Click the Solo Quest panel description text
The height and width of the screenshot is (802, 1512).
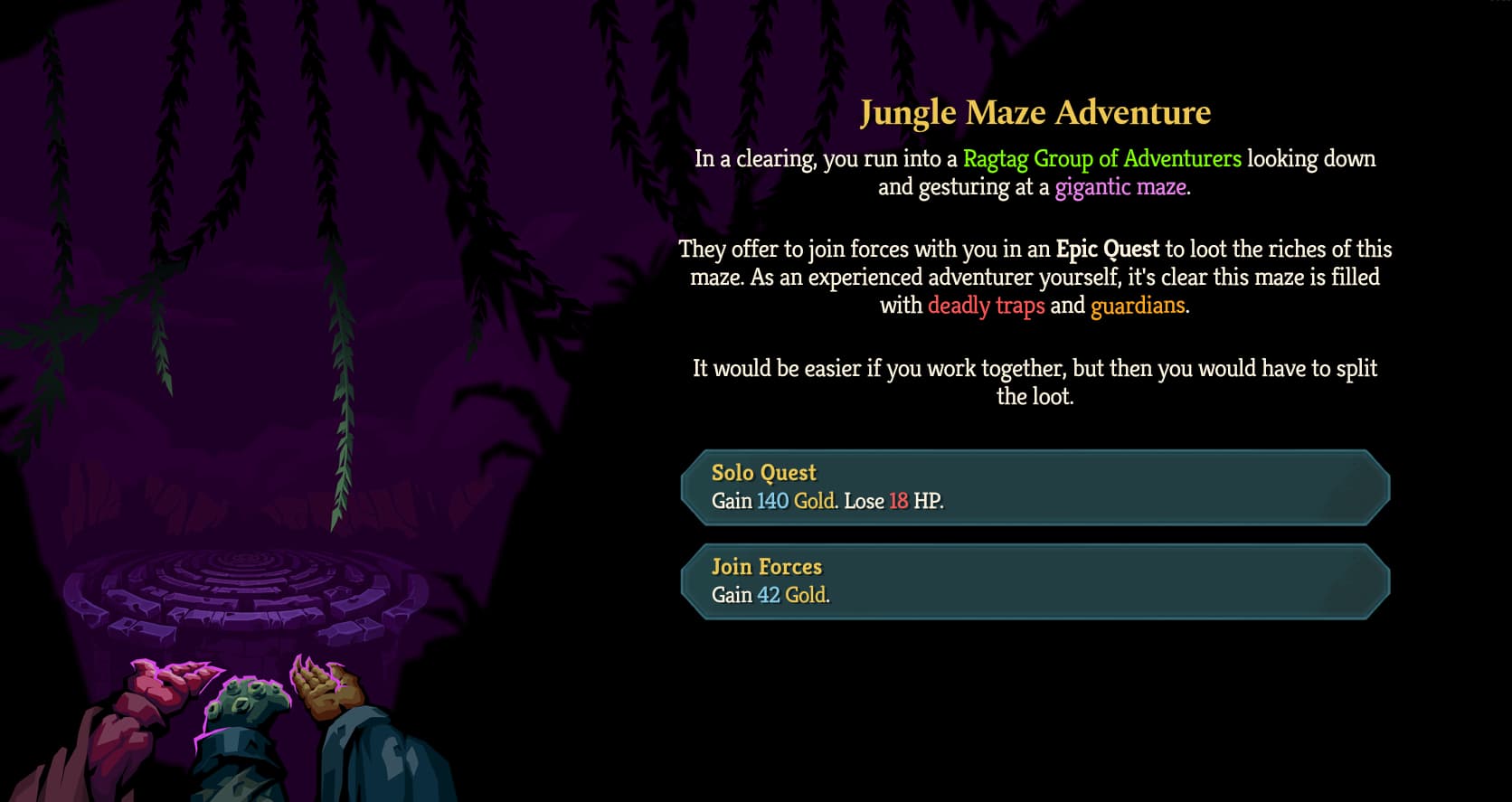tap(826, 501)
